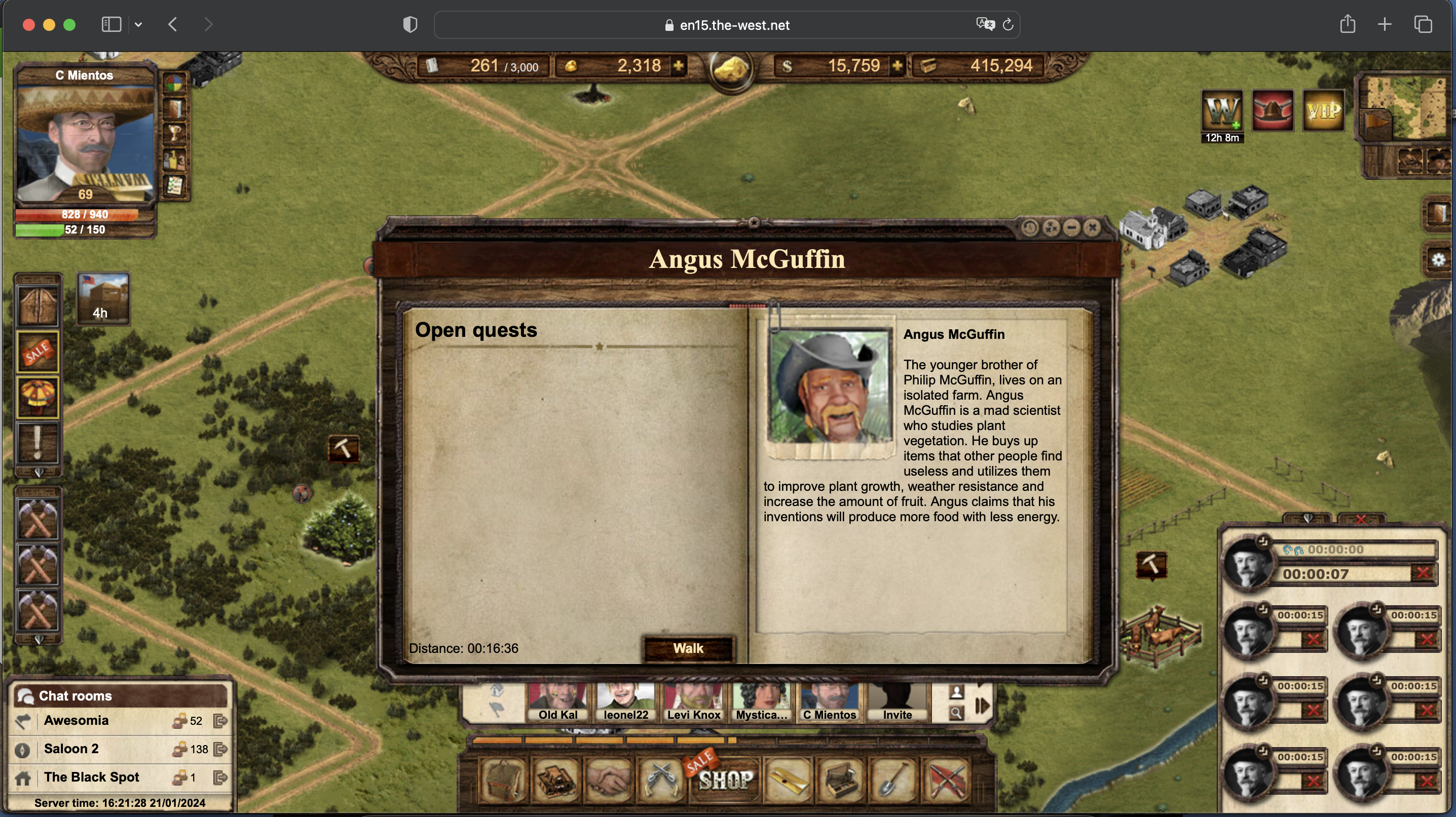
Task: Open the Awesomia chat room
Action: click(77, 720)
